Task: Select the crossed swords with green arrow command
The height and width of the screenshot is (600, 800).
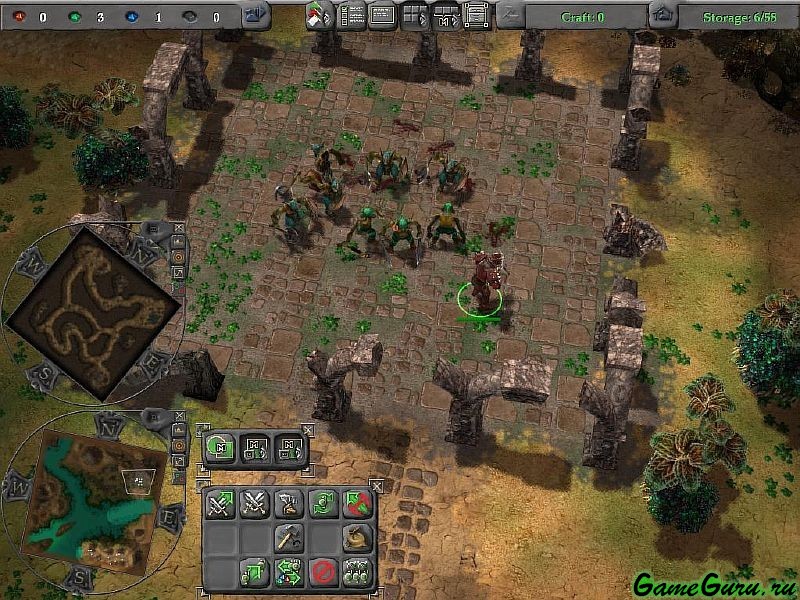Action: click(220, 503)
